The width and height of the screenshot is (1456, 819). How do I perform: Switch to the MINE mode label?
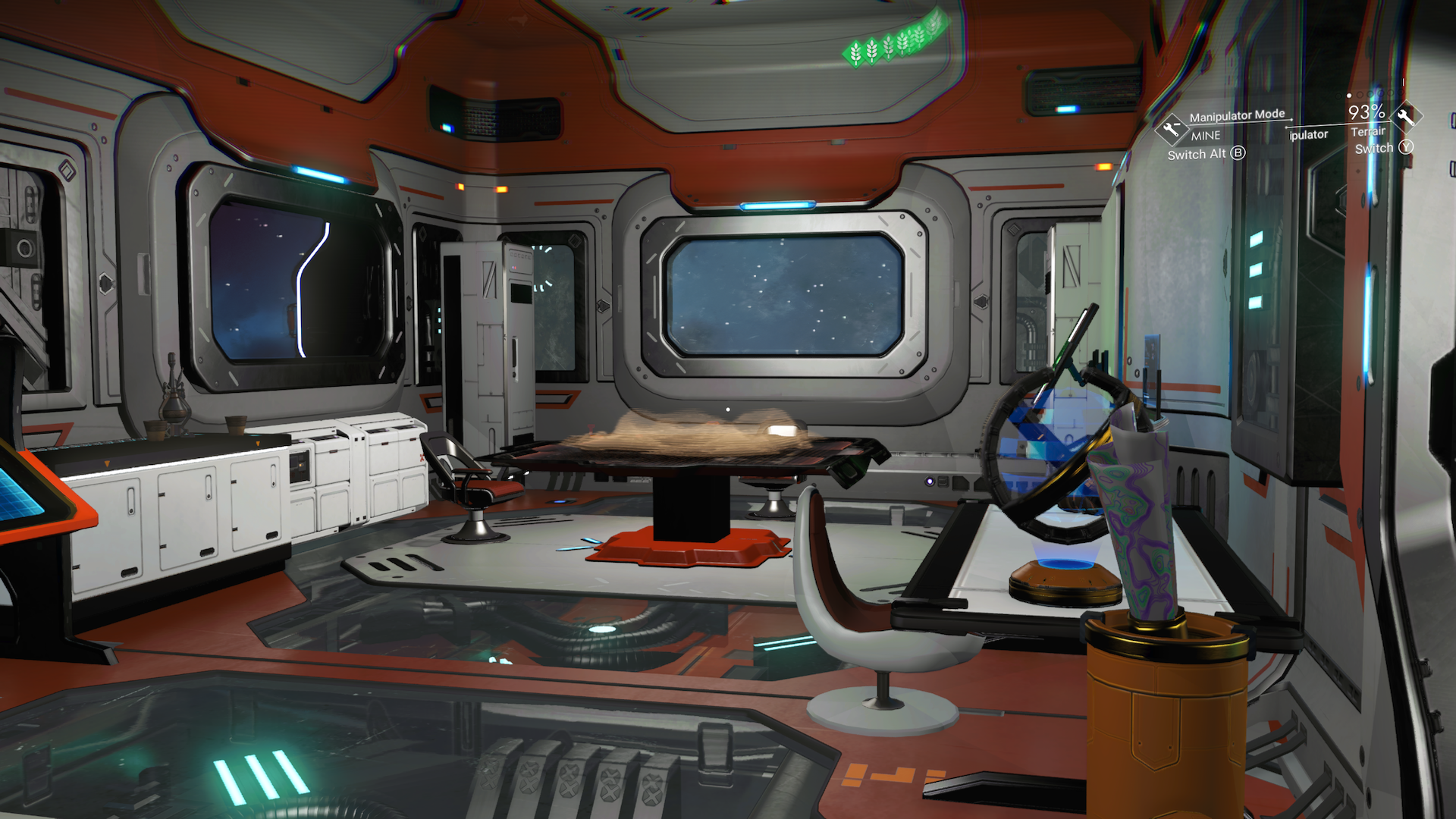click(1206, 136)
